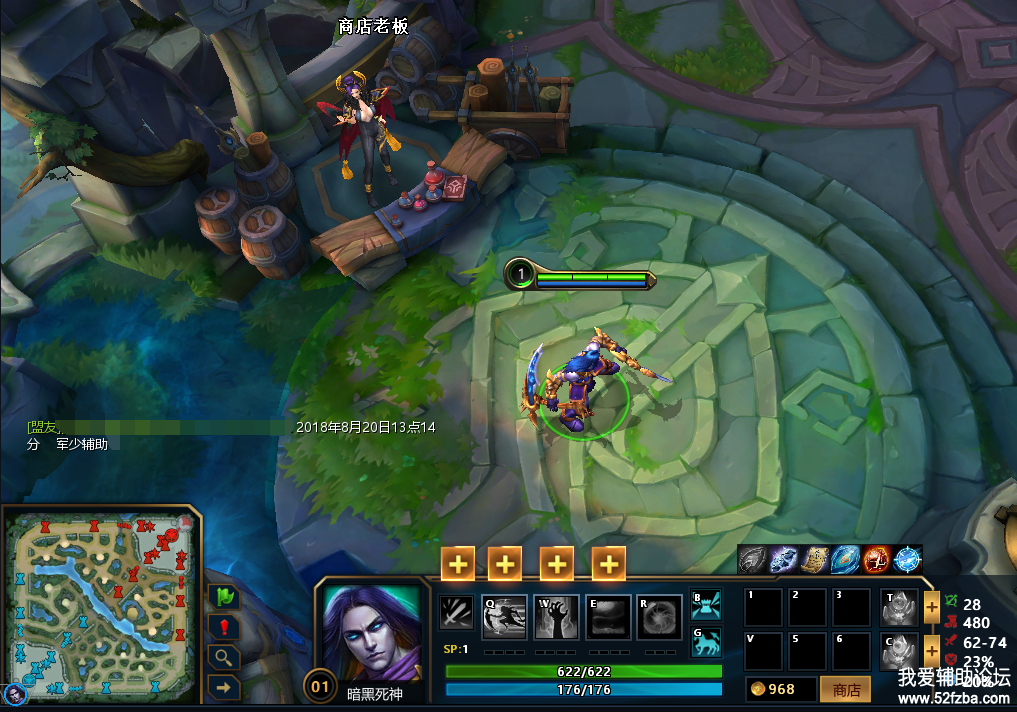1017x712 pixels.
Task: Click the champion portrait of 暗黑死神
Action: tap(371, 632)
